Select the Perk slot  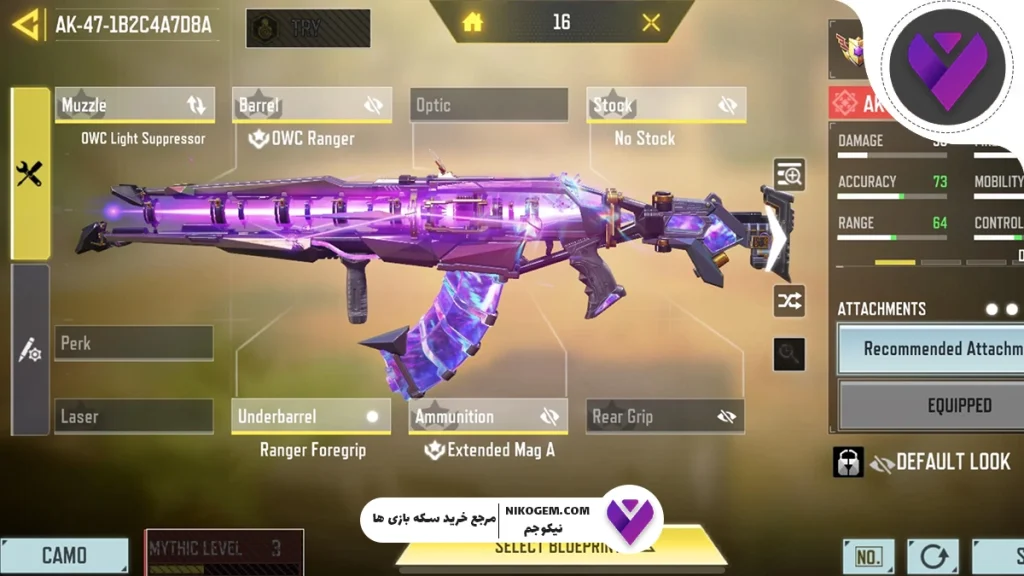click(x=134, y=343)
